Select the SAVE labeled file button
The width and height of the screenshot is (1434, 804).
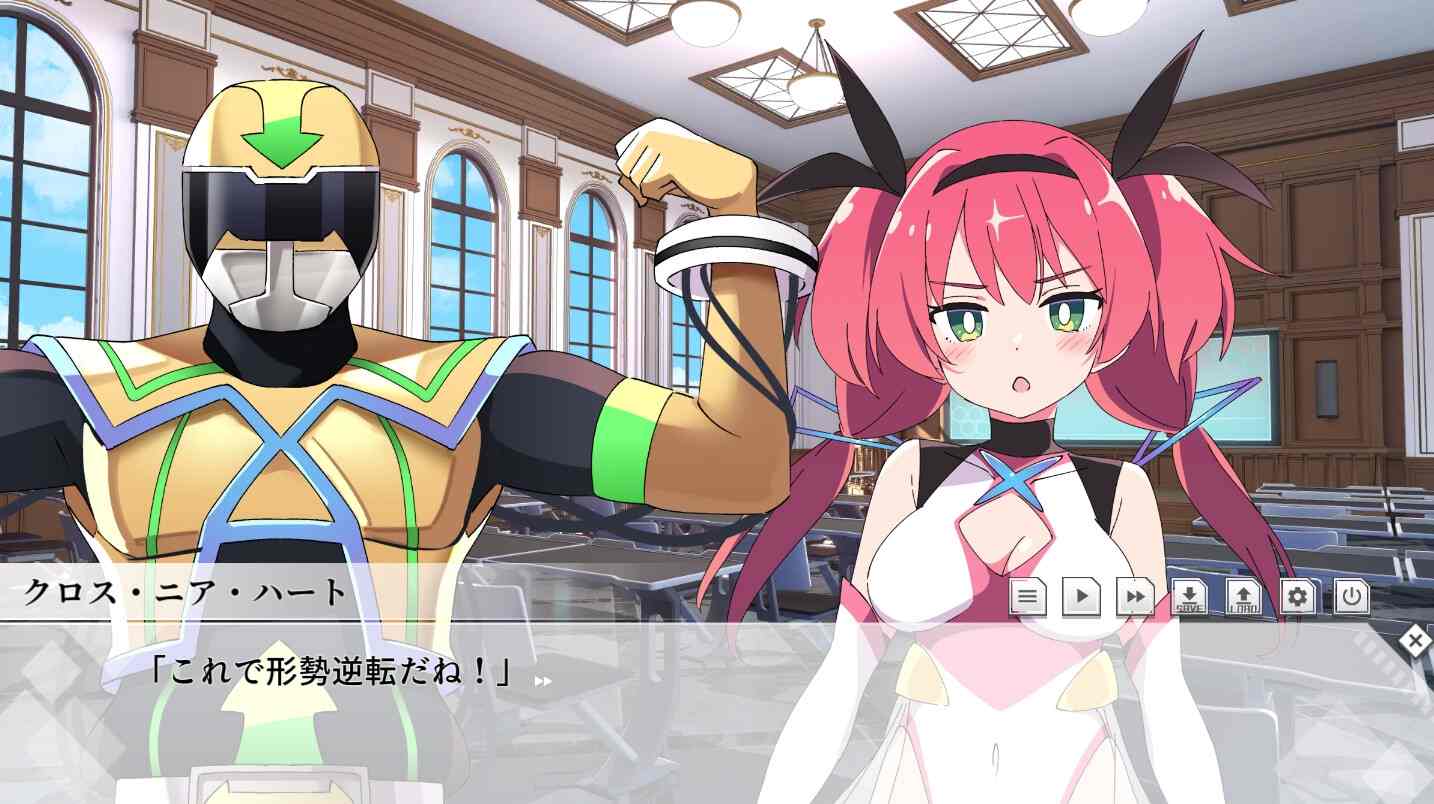coord(1190,596)
